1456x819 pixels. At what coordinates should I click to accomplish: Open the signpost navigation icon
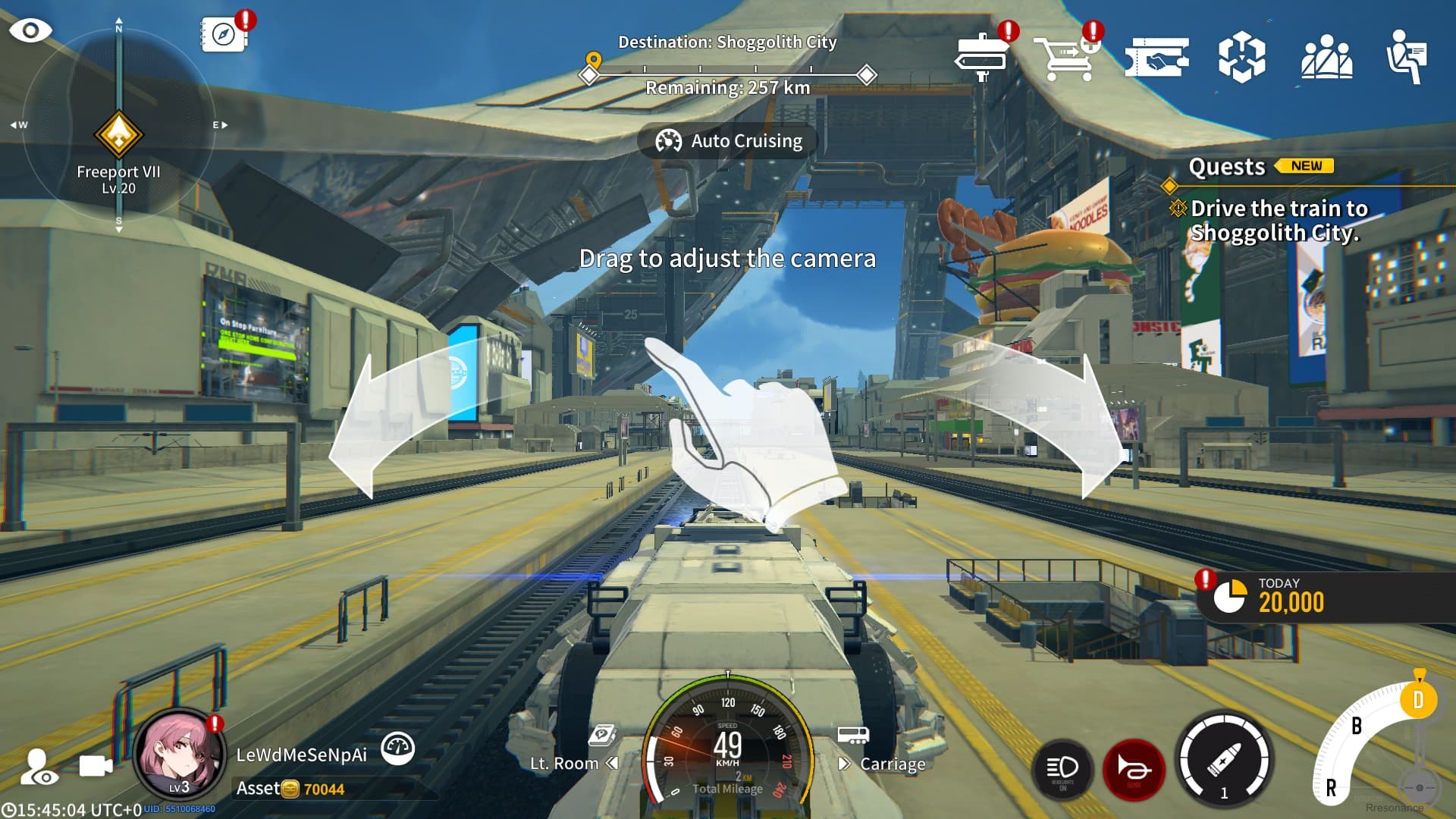tap(982, 57)
